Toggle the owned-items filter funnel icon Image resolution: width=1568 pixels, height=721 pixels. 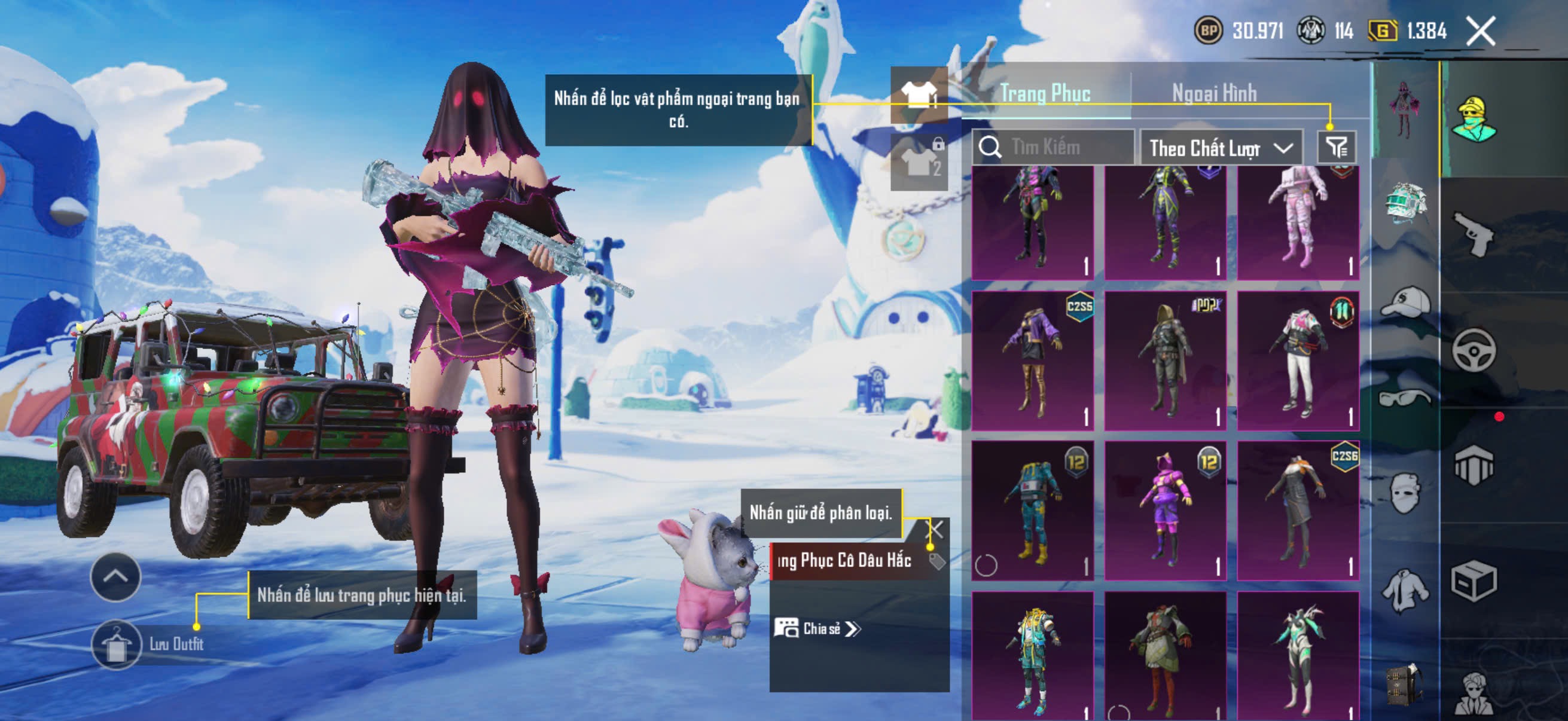click(x=1337, y=146)
